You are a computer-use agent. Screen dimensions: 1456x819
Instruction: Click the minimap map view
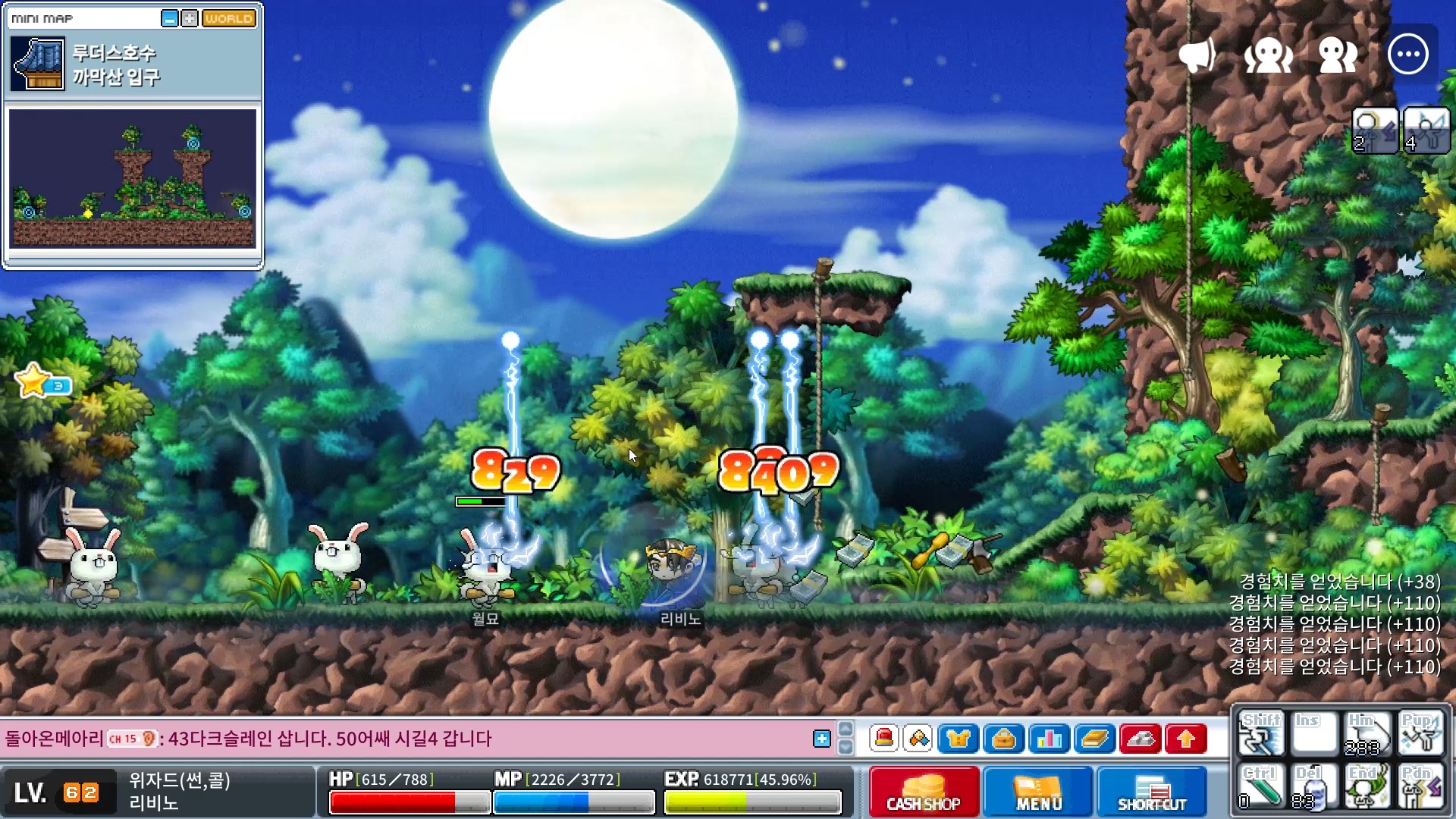(x=133, y=178)
